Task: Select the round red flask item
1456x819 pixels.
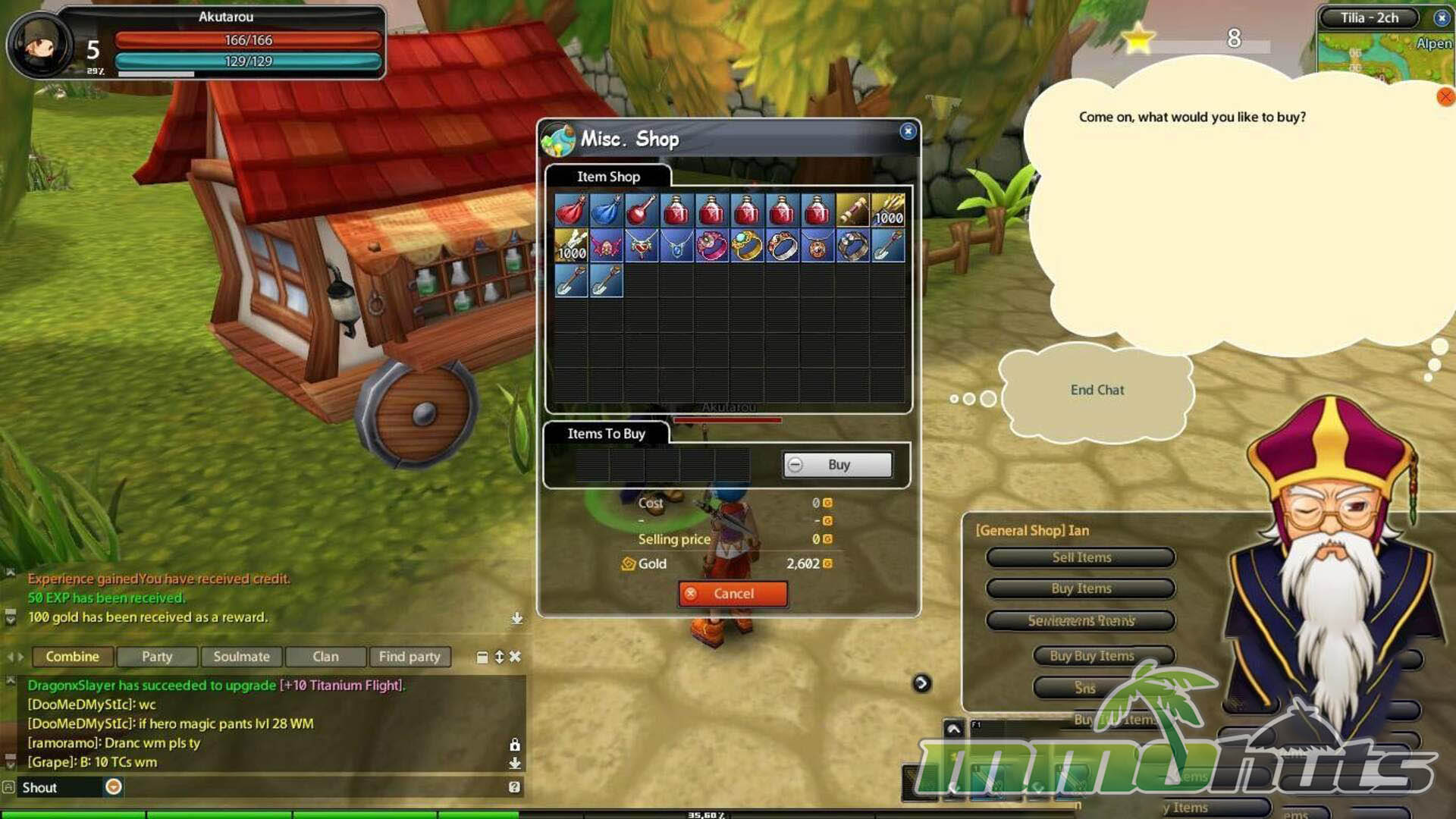Action: (642, 210)
